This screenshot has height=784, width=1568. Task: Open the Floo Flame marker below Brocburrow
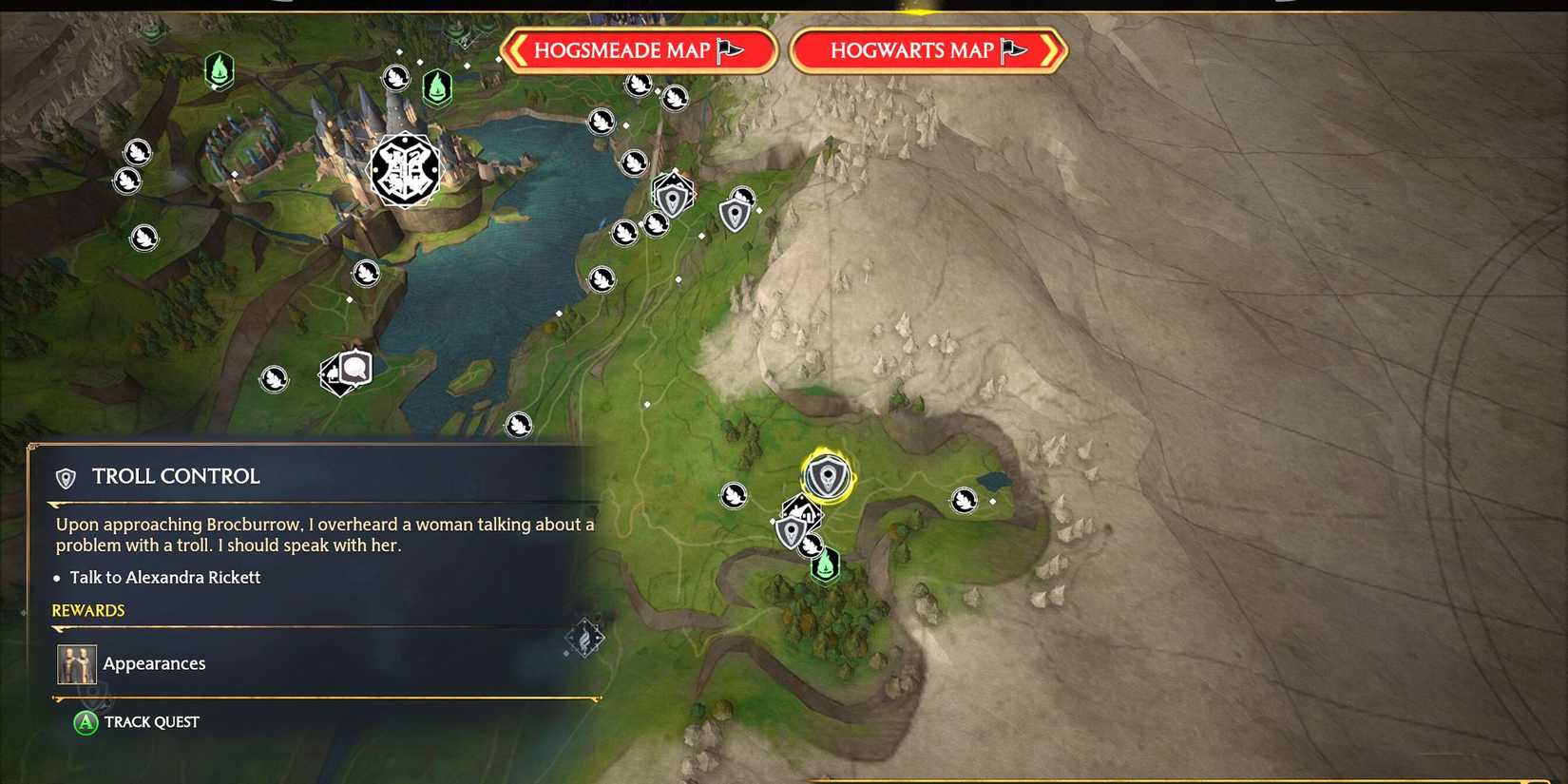(826, 564)
